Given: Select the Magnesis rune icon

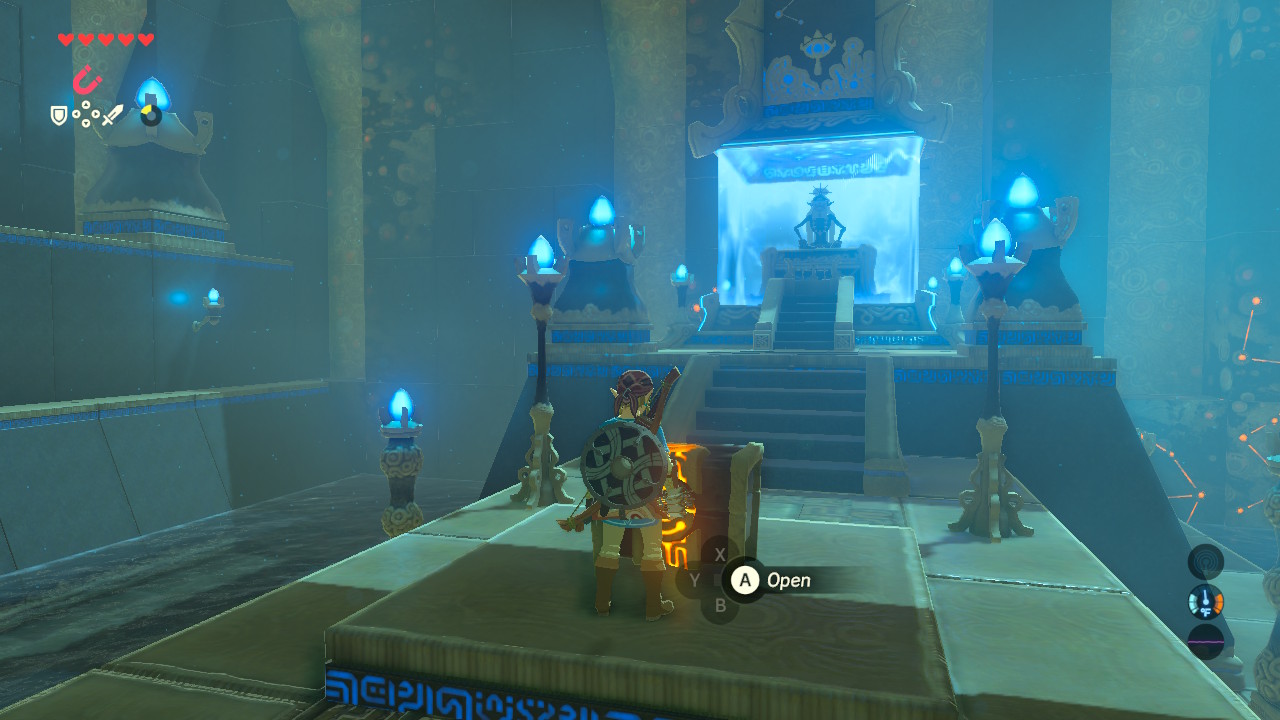Looking at the screenshot, I should [87, 79].
